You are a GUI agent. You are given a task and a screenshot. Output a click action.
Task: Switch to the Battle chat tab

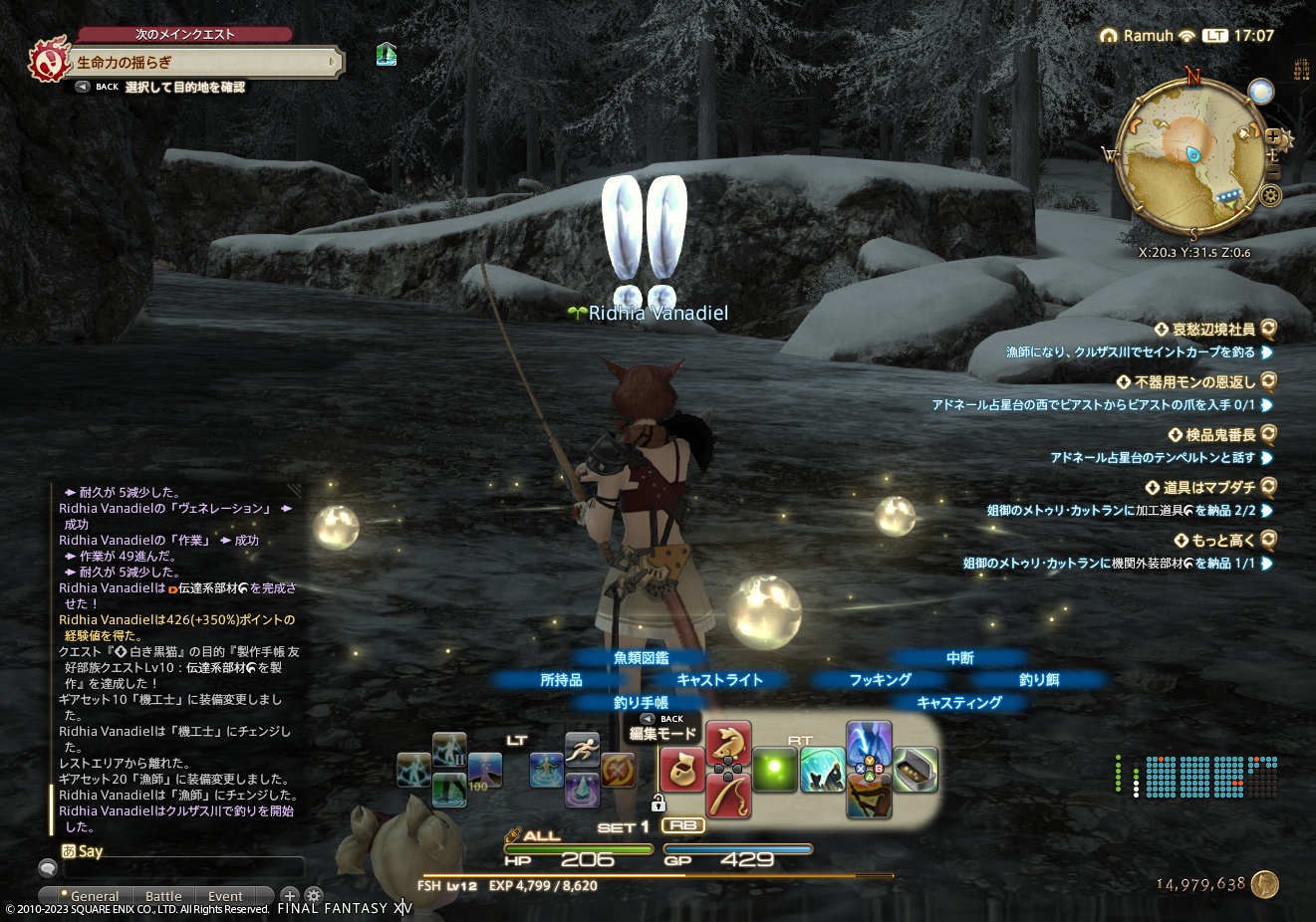coord(163,896)
